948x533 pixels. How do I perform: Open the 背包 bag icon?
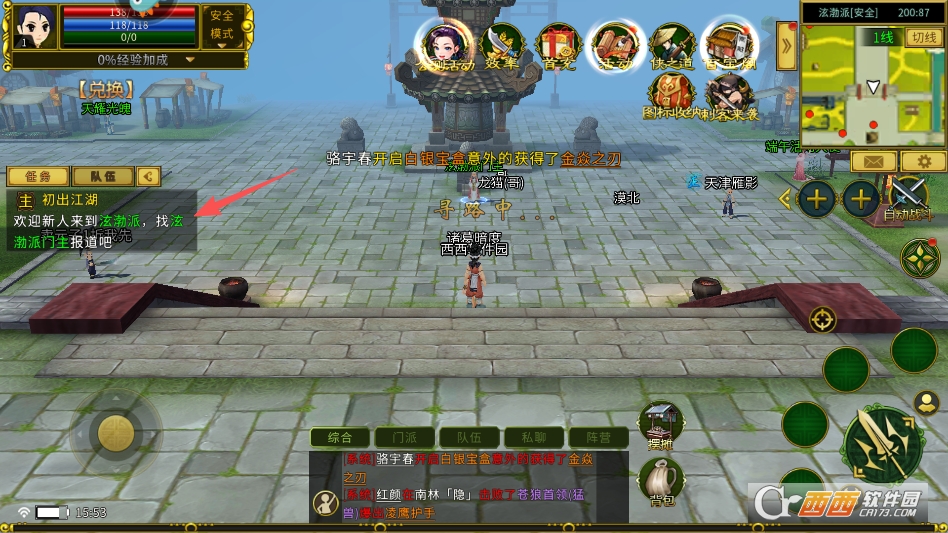tap(660, 479)
